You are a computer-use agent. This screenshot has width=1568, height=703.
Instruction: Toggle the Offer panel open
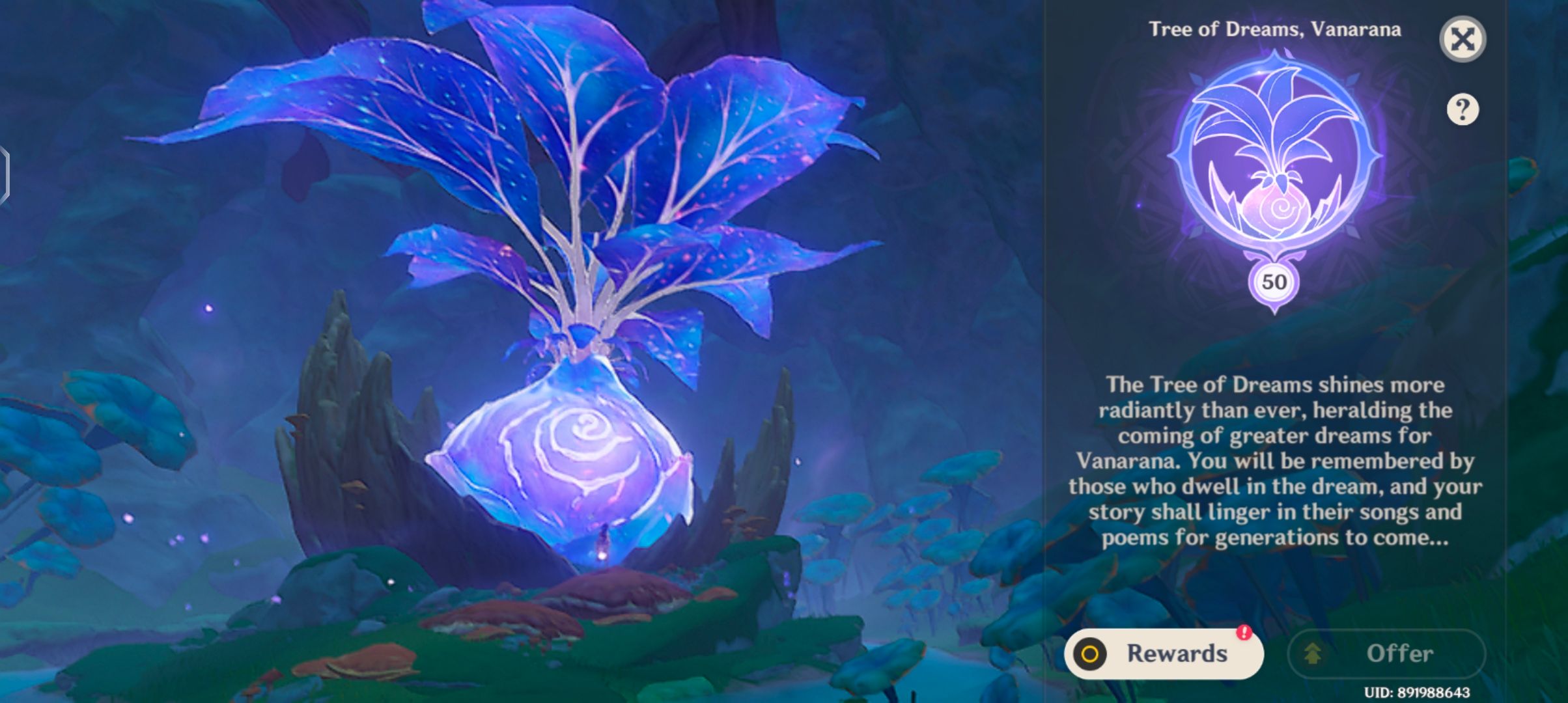pyautogui.click(x=1387, y=653)
